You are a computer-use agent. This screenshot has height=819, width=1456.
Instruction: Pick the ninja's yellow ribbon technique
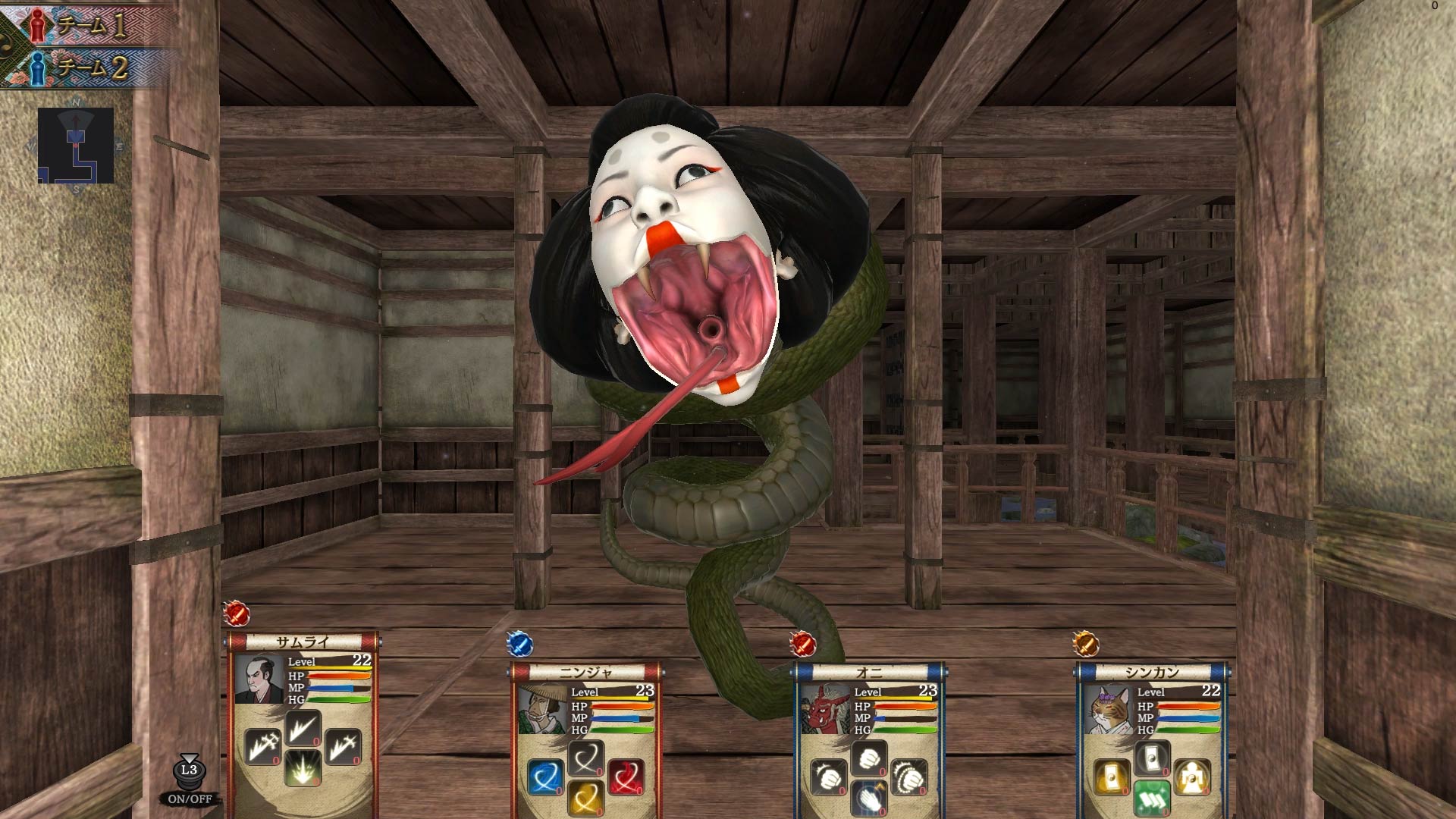coord(585,801)
